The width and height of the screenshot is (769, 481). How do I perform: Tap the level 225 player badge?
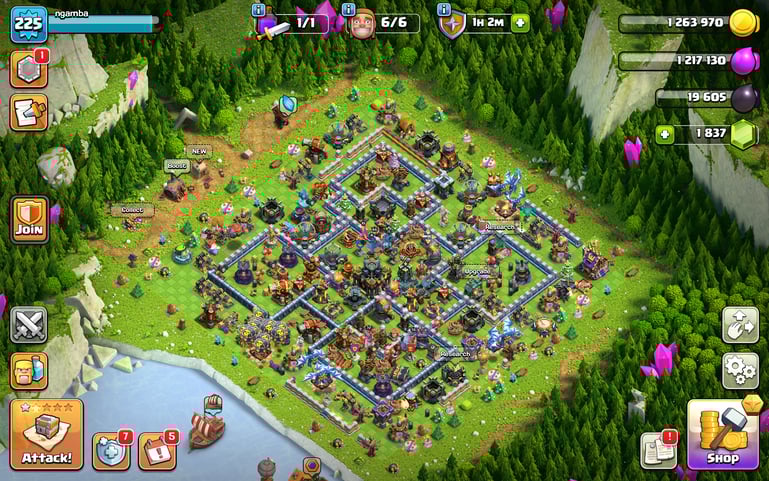pyautogui.click(x=29, y=23)
